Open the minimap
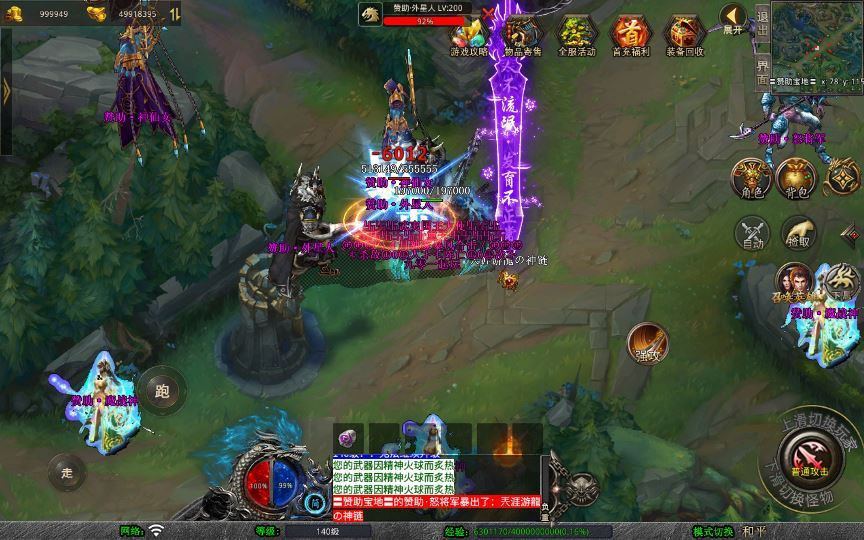This screenshot has width=864, height=540. click(x=817, y=37)
